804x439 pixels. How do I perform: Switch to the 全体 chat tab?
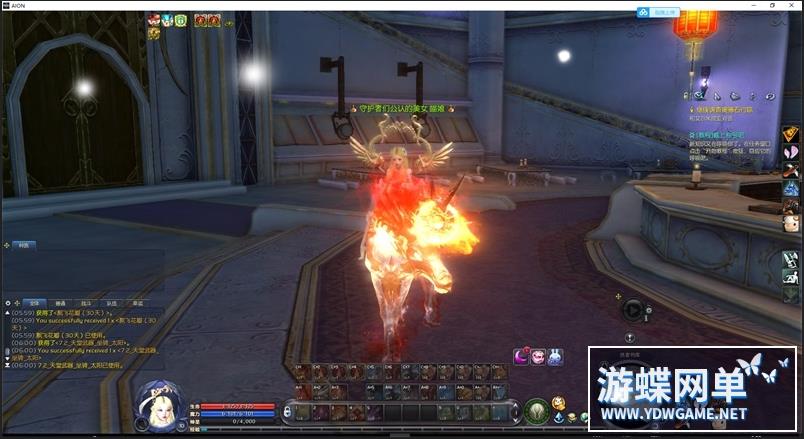[x=32, y=302]
